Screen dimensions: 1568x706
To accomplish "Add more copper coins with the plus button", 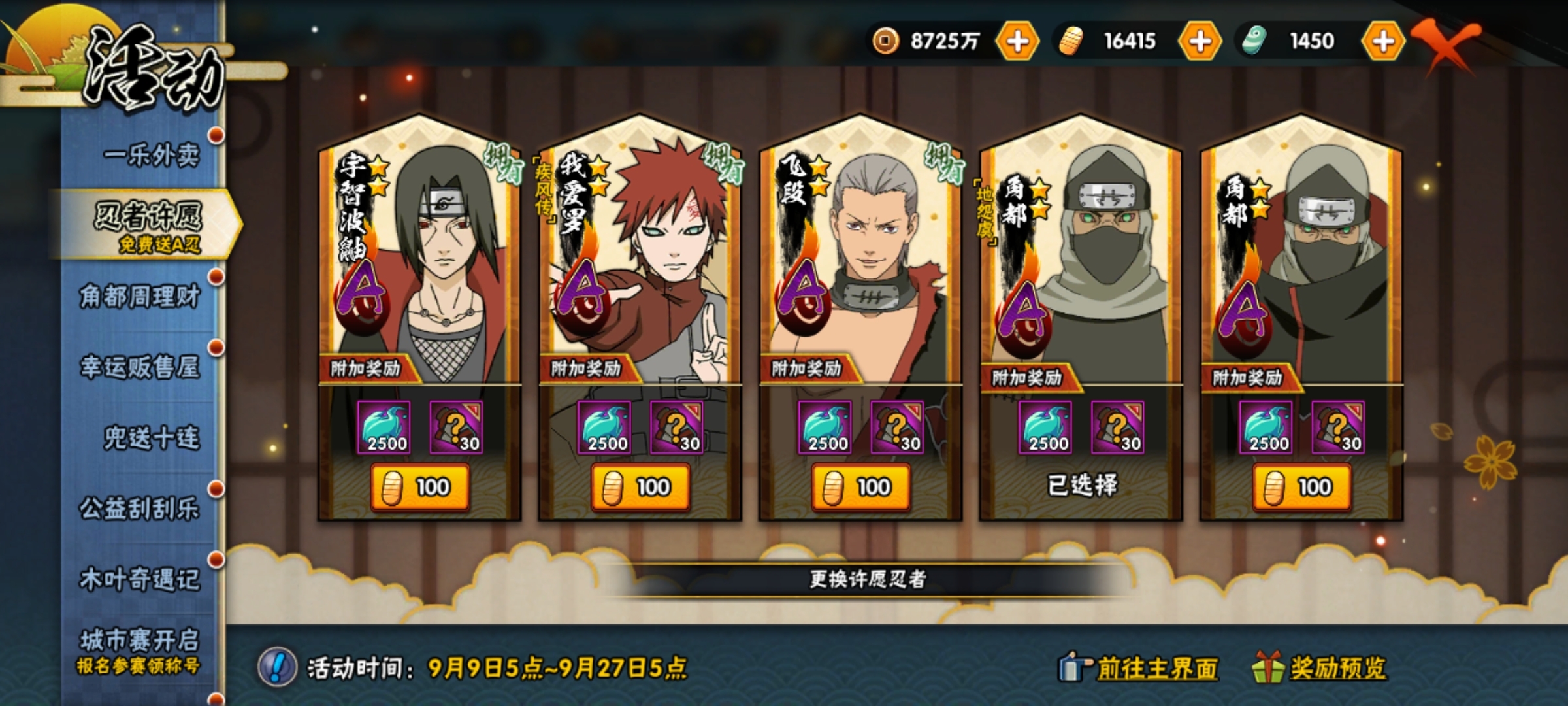I will 1017,41.
